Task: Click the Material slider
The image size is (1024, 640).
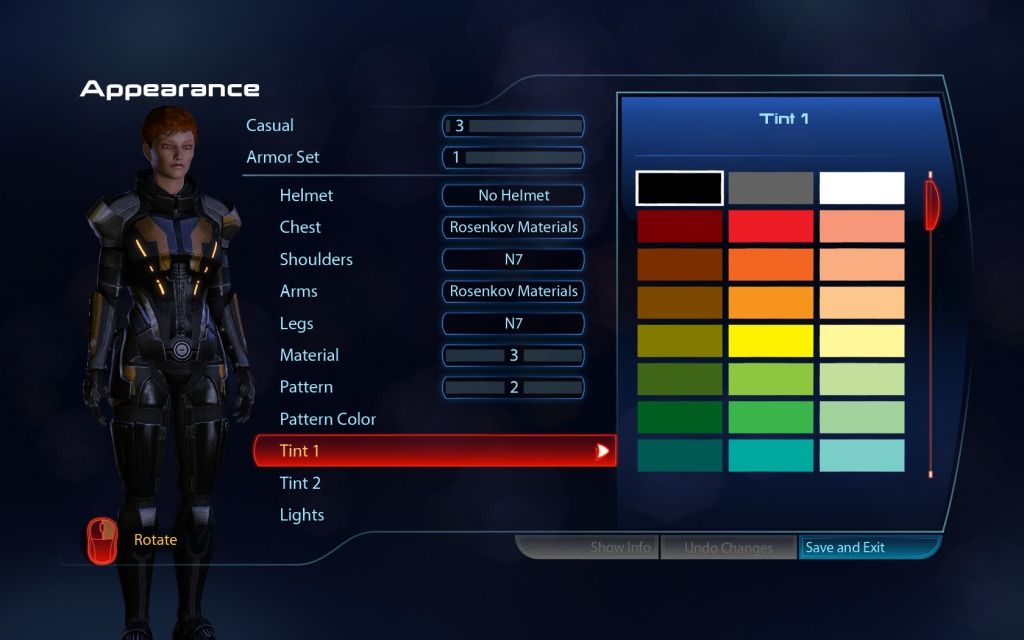Action: (x=513, y=355)
